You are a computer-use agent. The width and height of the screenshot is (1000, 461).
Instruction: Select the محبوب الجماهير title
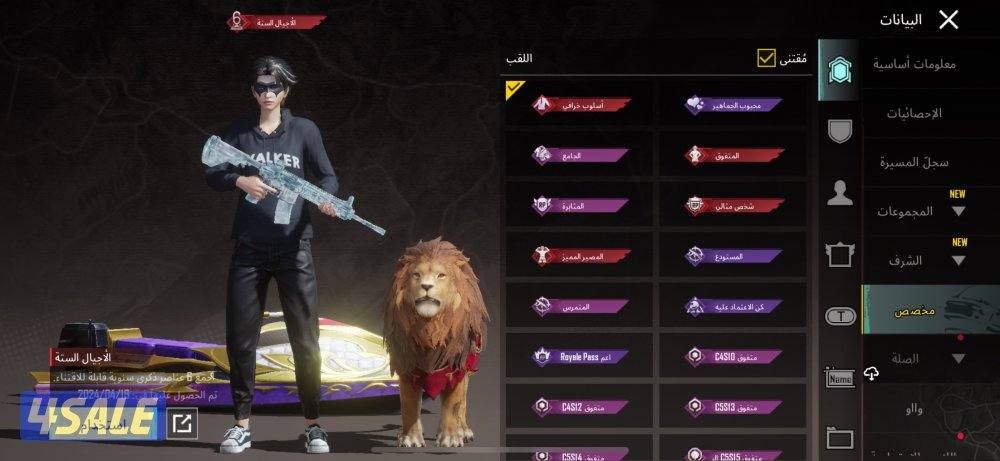[x=733, y=105]
